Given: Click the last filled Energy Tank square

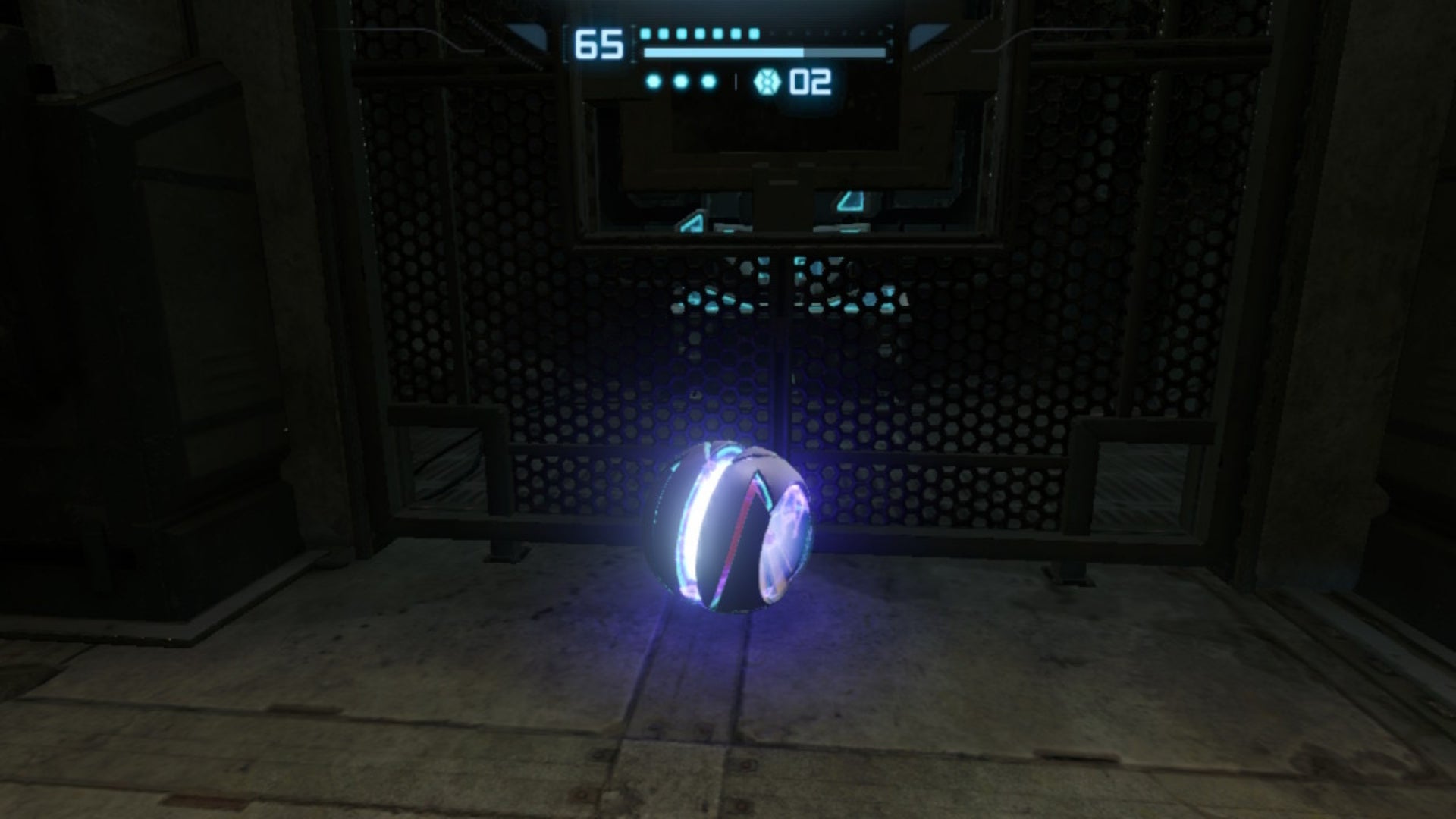Looking at the screenshot, I should [754, 34].
